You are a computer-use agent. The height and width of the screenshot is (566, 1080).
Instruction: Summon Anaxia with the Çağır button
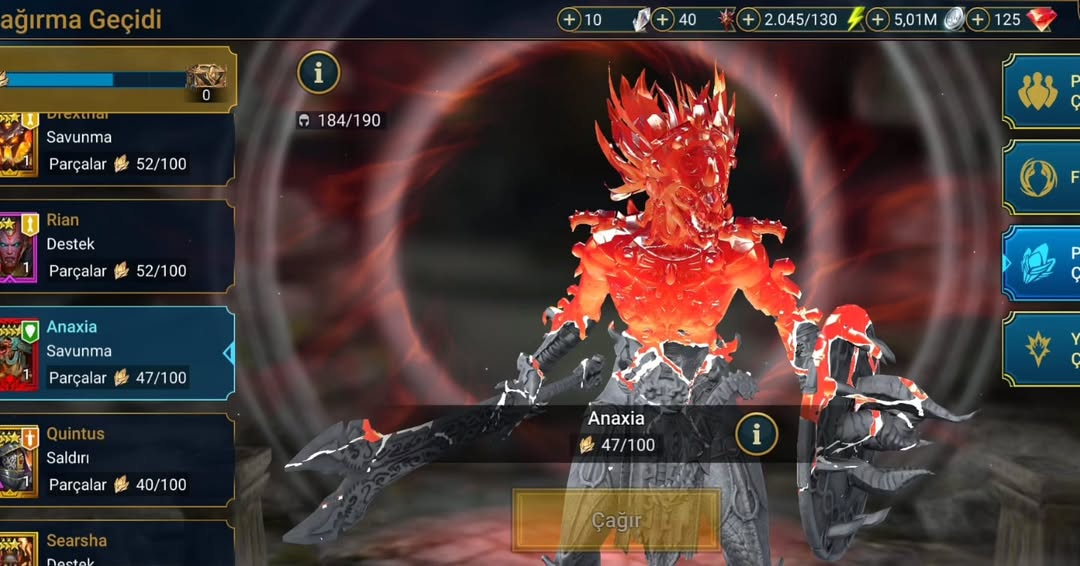pos(616,520)
